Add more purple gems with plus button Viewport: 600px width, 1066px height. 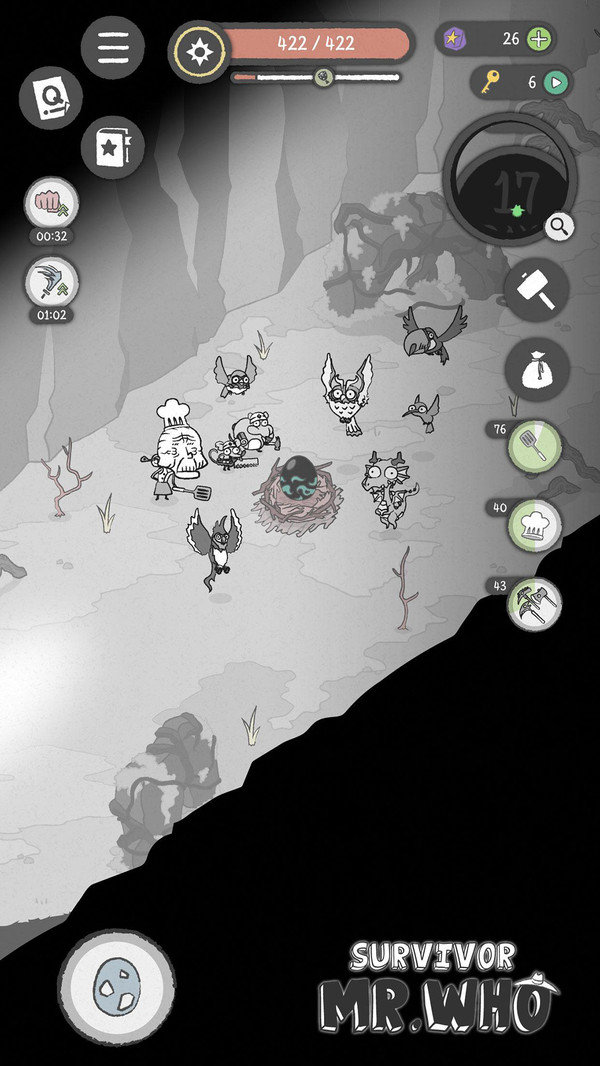(x=539, y=40)
